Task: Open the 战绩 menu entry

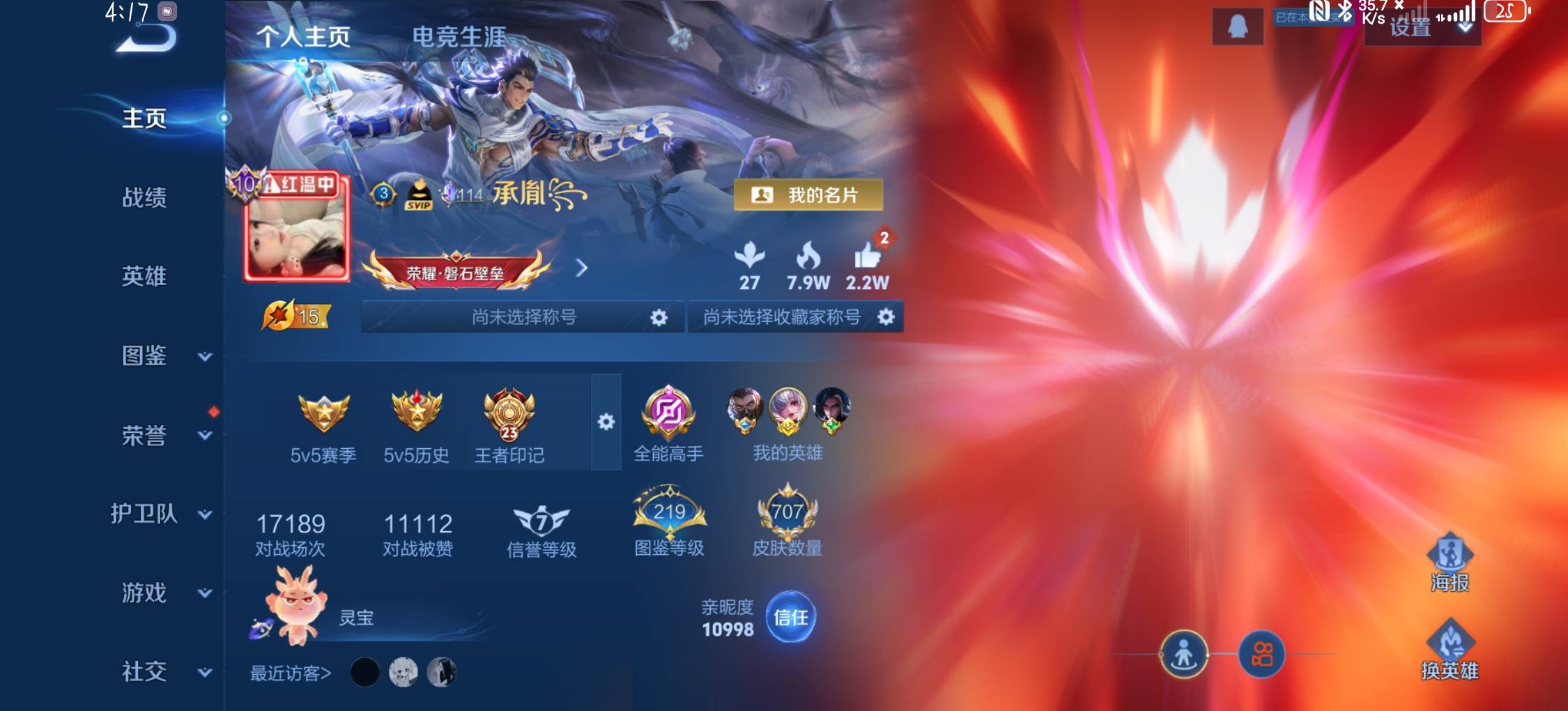Action: (x=144, y=197)
